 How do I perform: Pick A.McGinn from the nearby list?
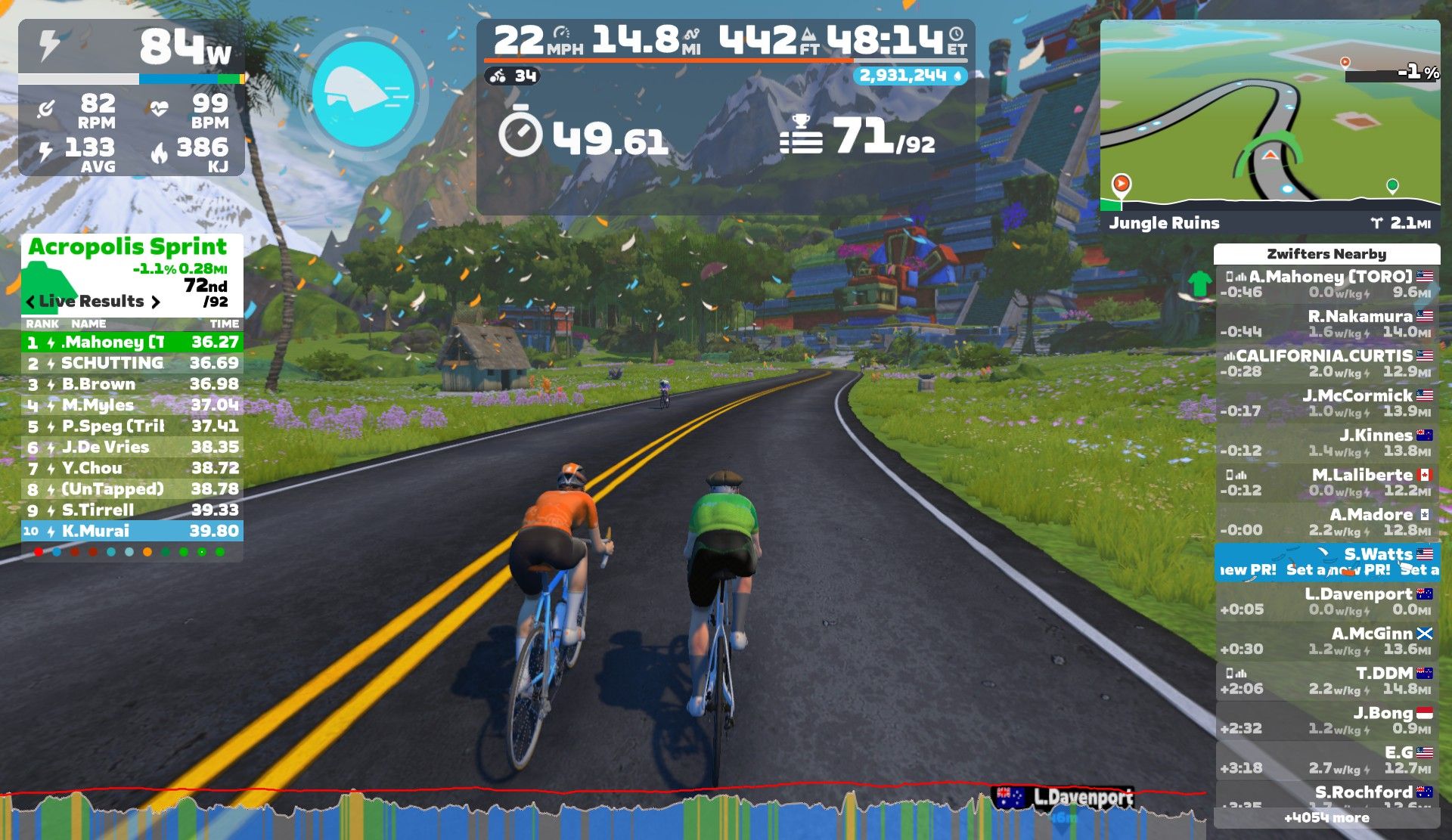(1327, 641)
